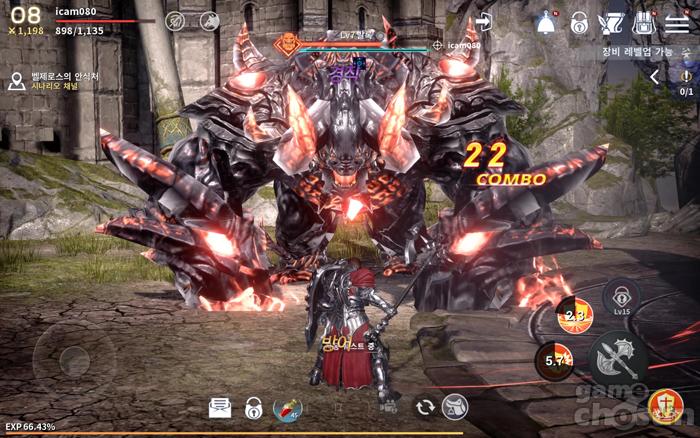Open the backpack inventory
Screen dimensions: 700x438
pos(644,23)
